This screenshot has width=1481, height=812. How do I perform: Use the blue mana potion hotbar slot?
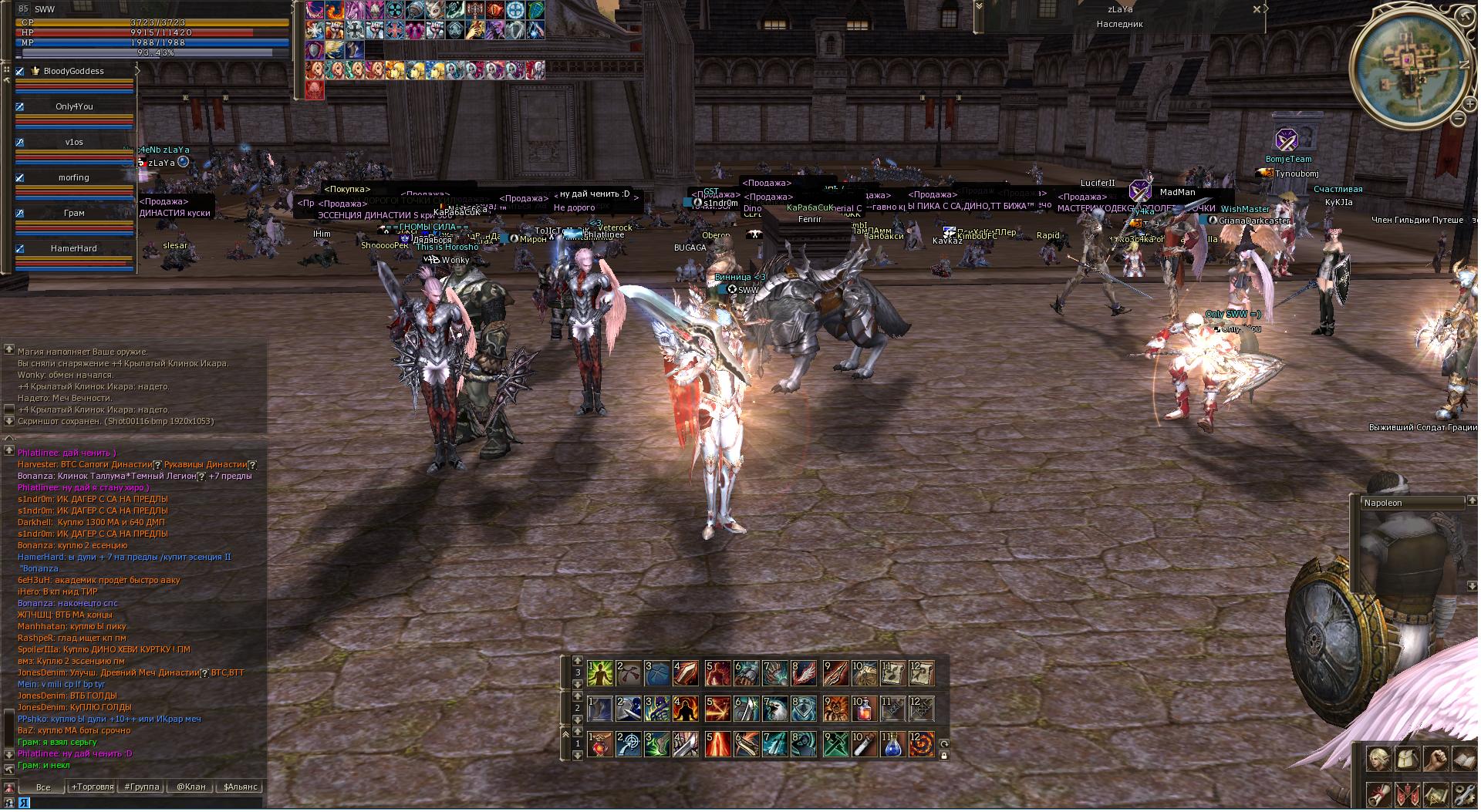tap(892, 745)
